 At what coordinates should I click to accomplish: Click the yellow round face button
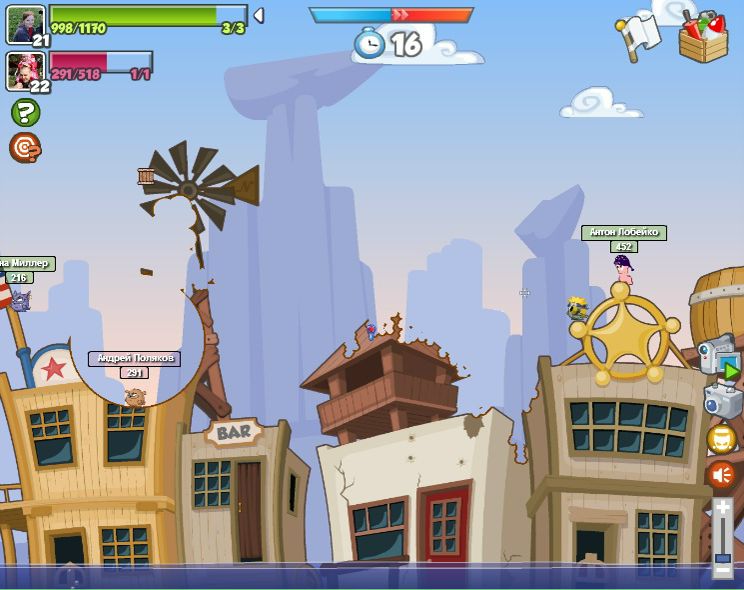point(721,438)
